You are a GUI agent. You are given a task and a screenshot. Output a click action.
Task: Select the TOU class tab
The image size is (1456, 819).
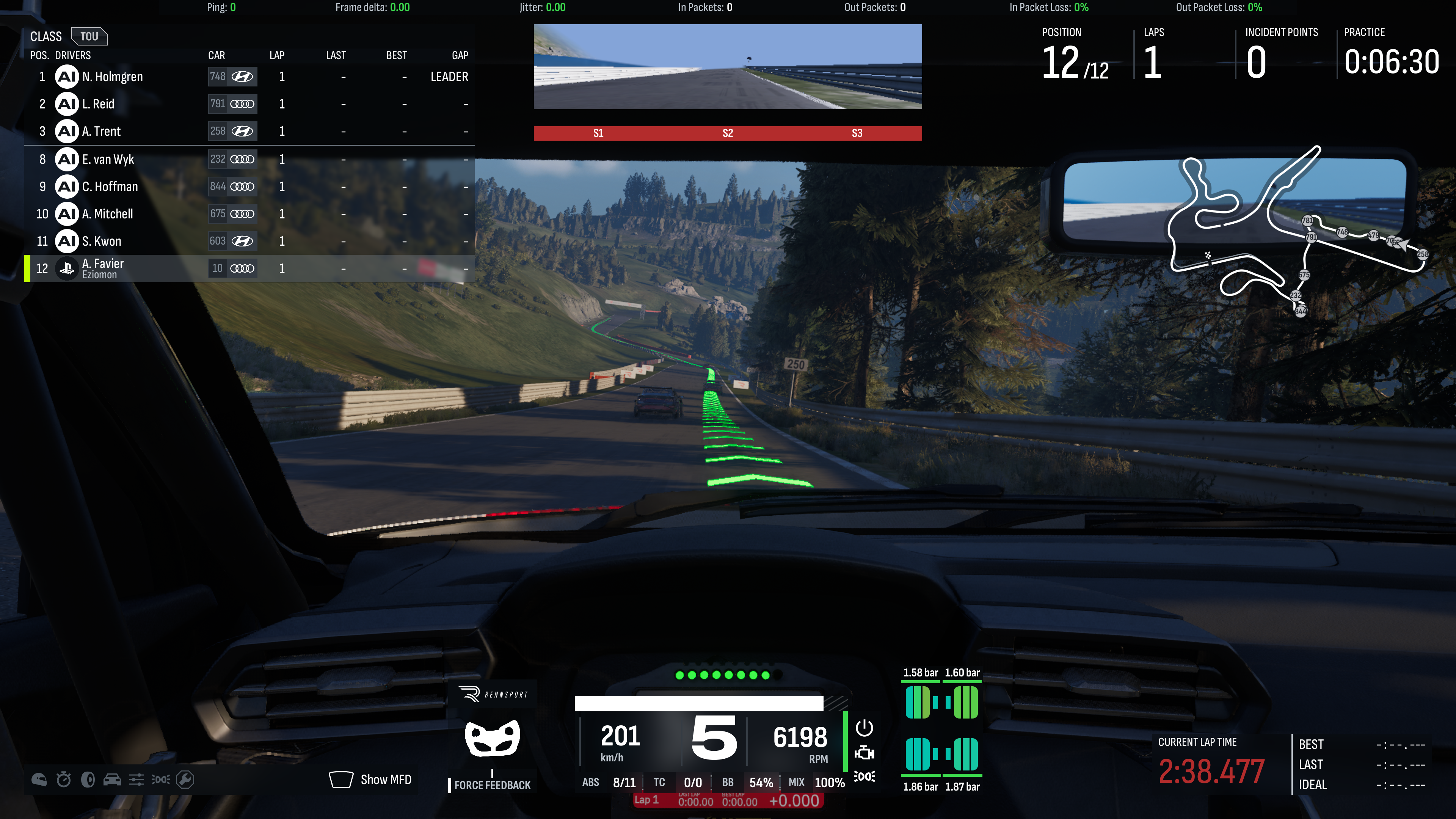point(89,37)
